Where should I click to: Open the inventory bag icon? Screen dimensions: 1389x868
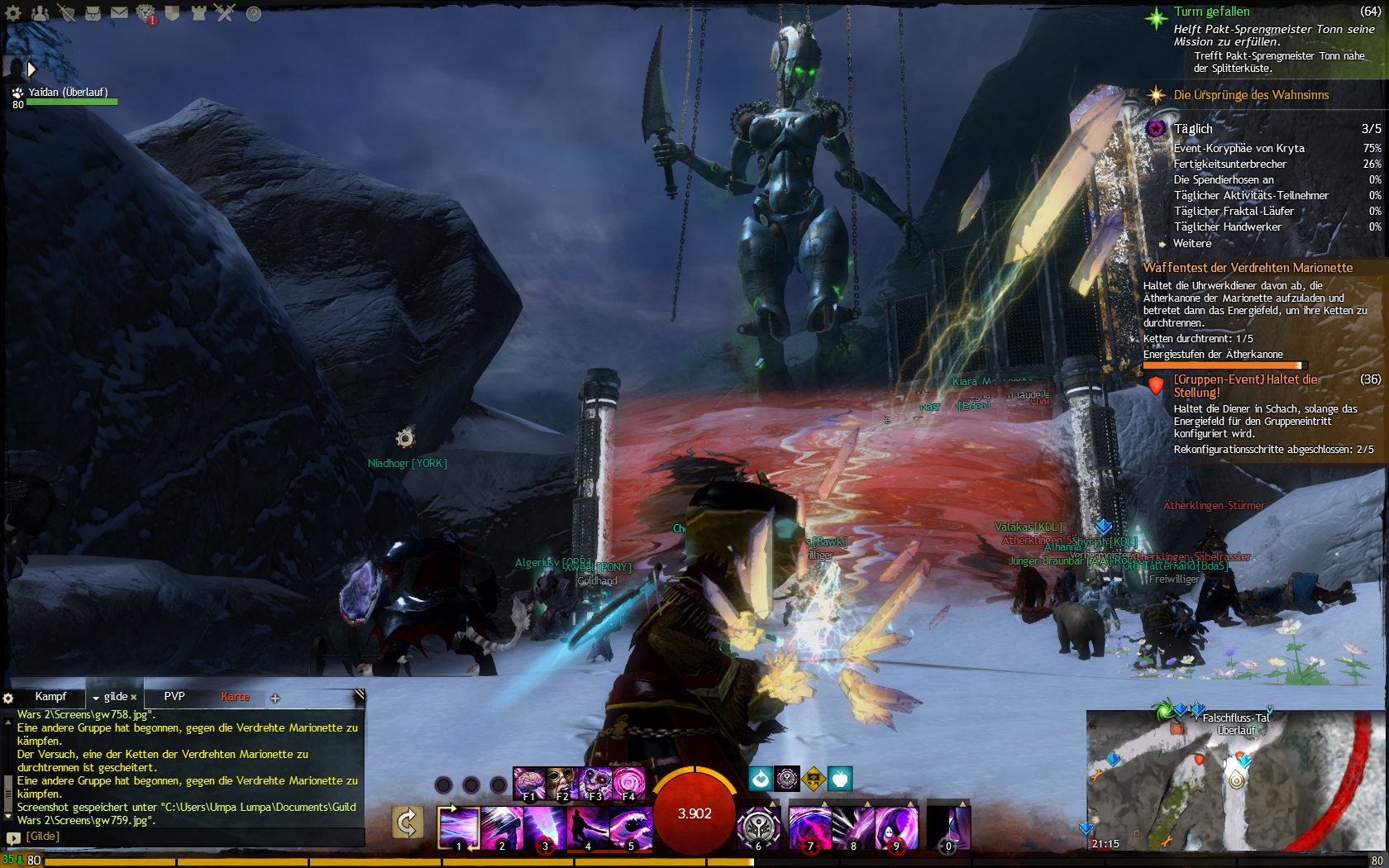[x=93, y=13]
